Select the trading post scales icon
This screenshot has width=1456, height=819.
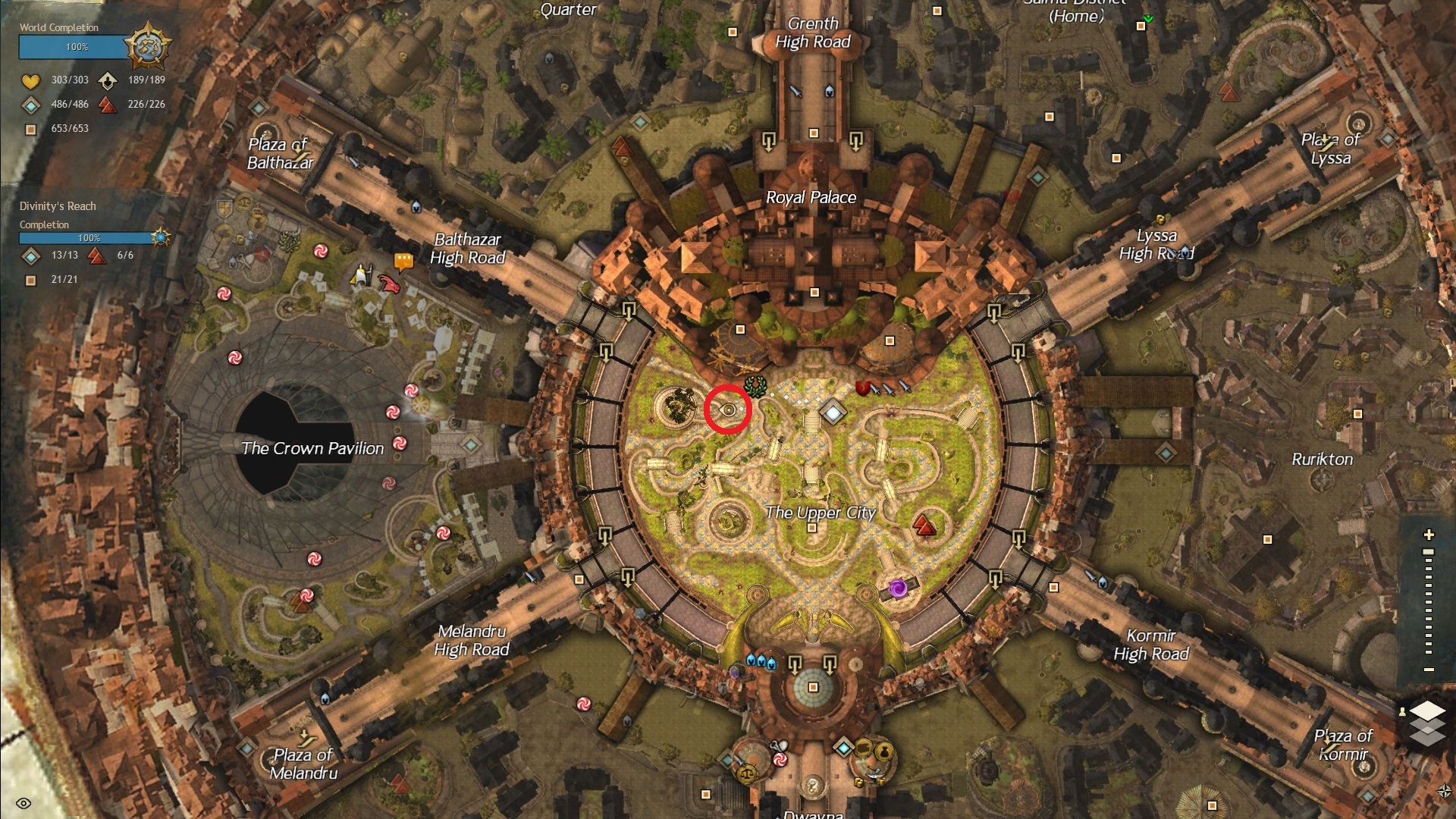[746, 773]
